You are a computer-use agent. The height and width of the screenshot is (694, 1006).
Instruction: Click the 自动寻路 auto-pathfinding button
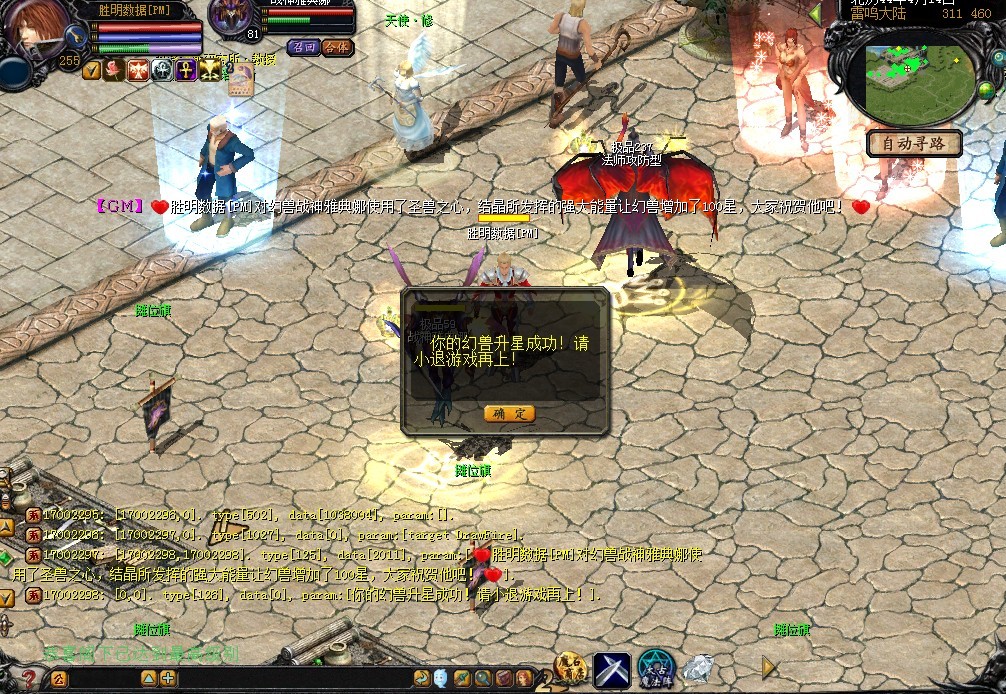(914, 144)
